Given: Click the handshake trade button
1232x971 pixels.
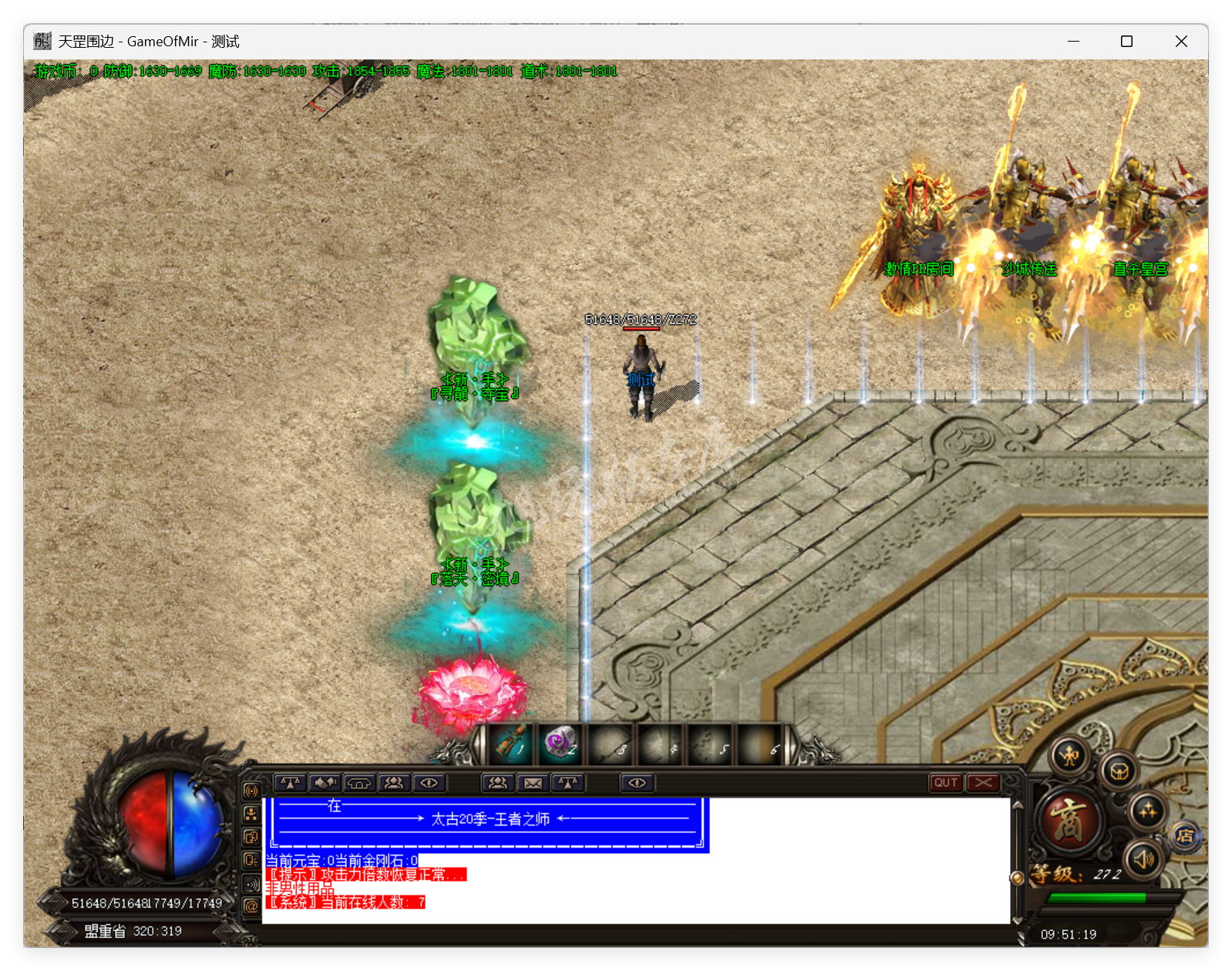Looking at the screenshot, I should coord(325,783).
